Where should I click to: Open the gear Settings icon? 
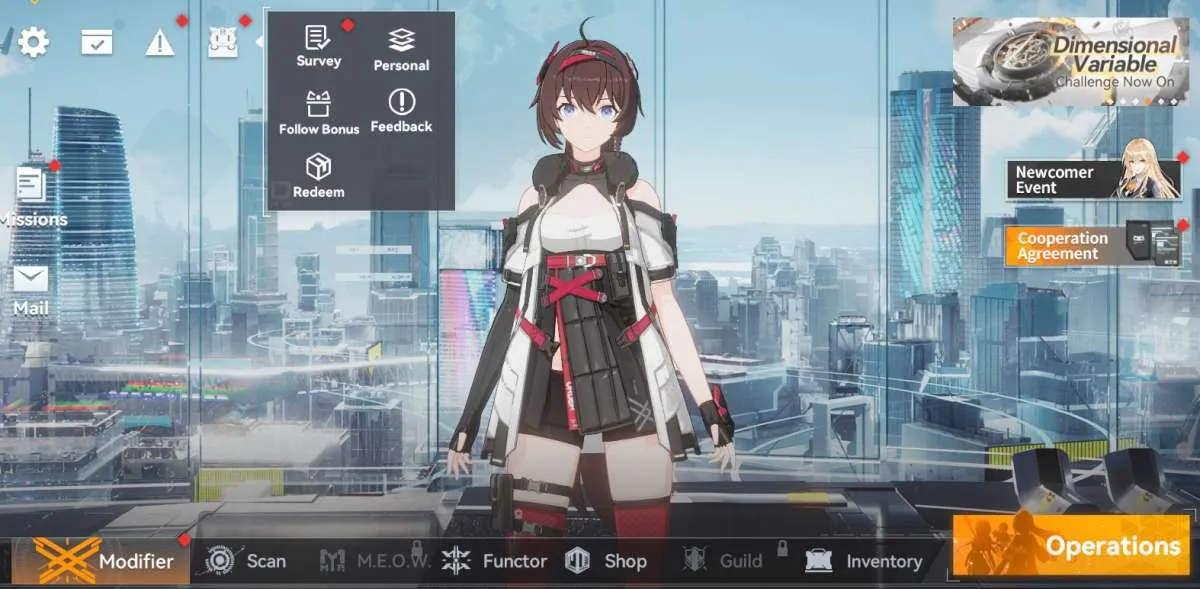point(33,42)
